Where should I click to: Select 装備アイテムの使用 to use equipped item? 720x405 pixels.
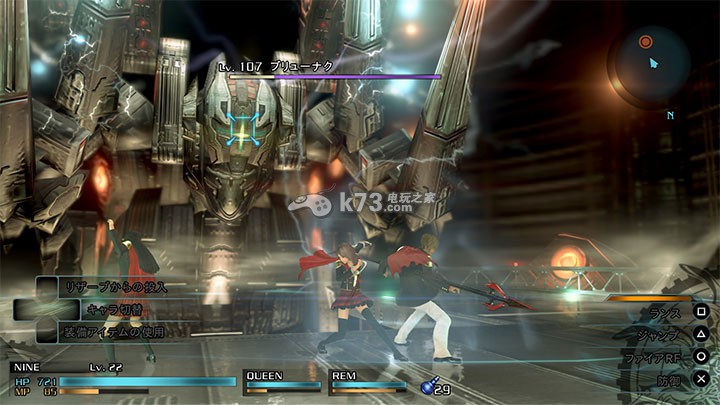coord(112,331)
